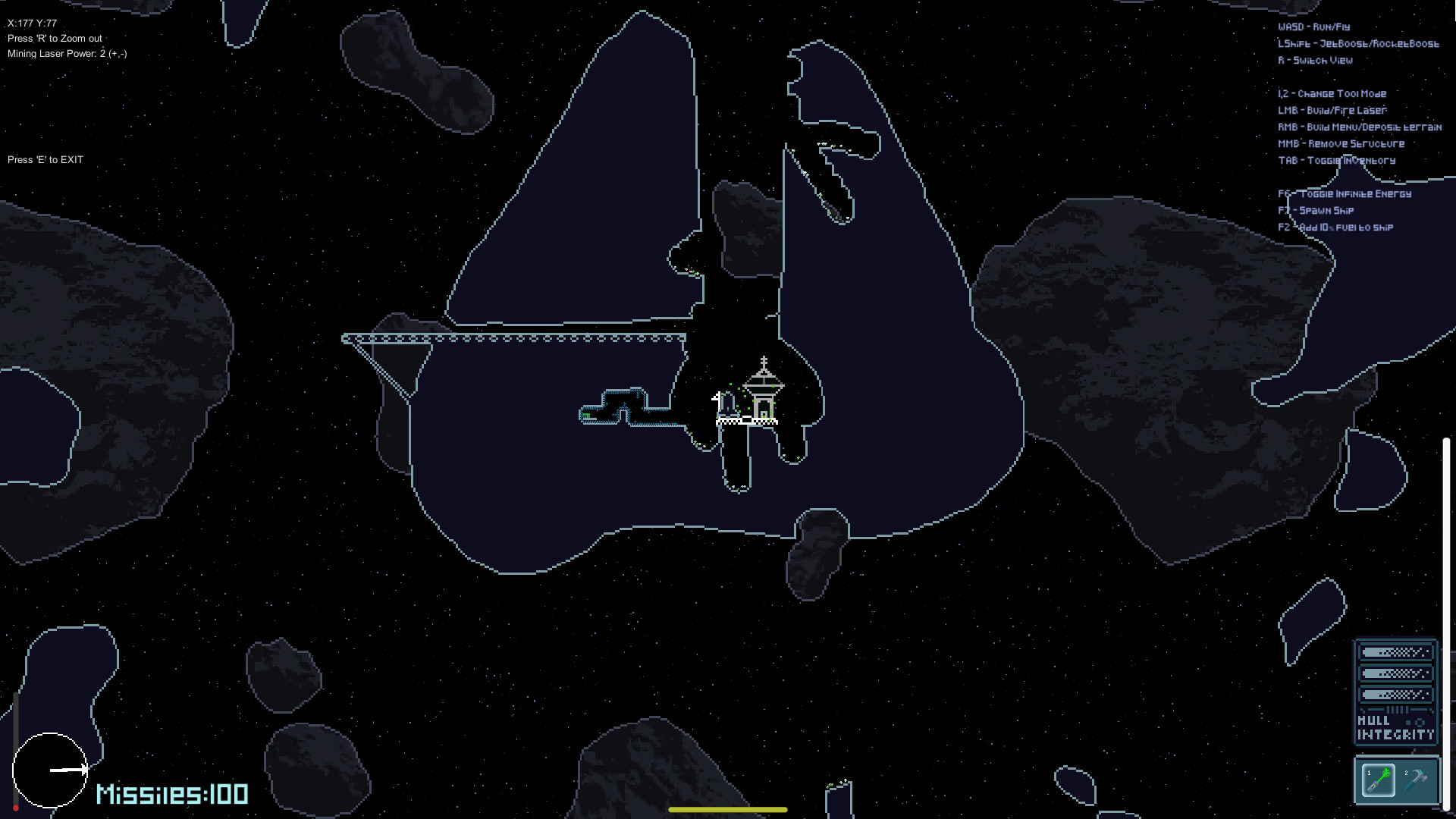The width and height of the screenshot is (1456, 819).
Task: Click the '1,2 - Change Tool Mode' hint
Action: pos(1332,93)
